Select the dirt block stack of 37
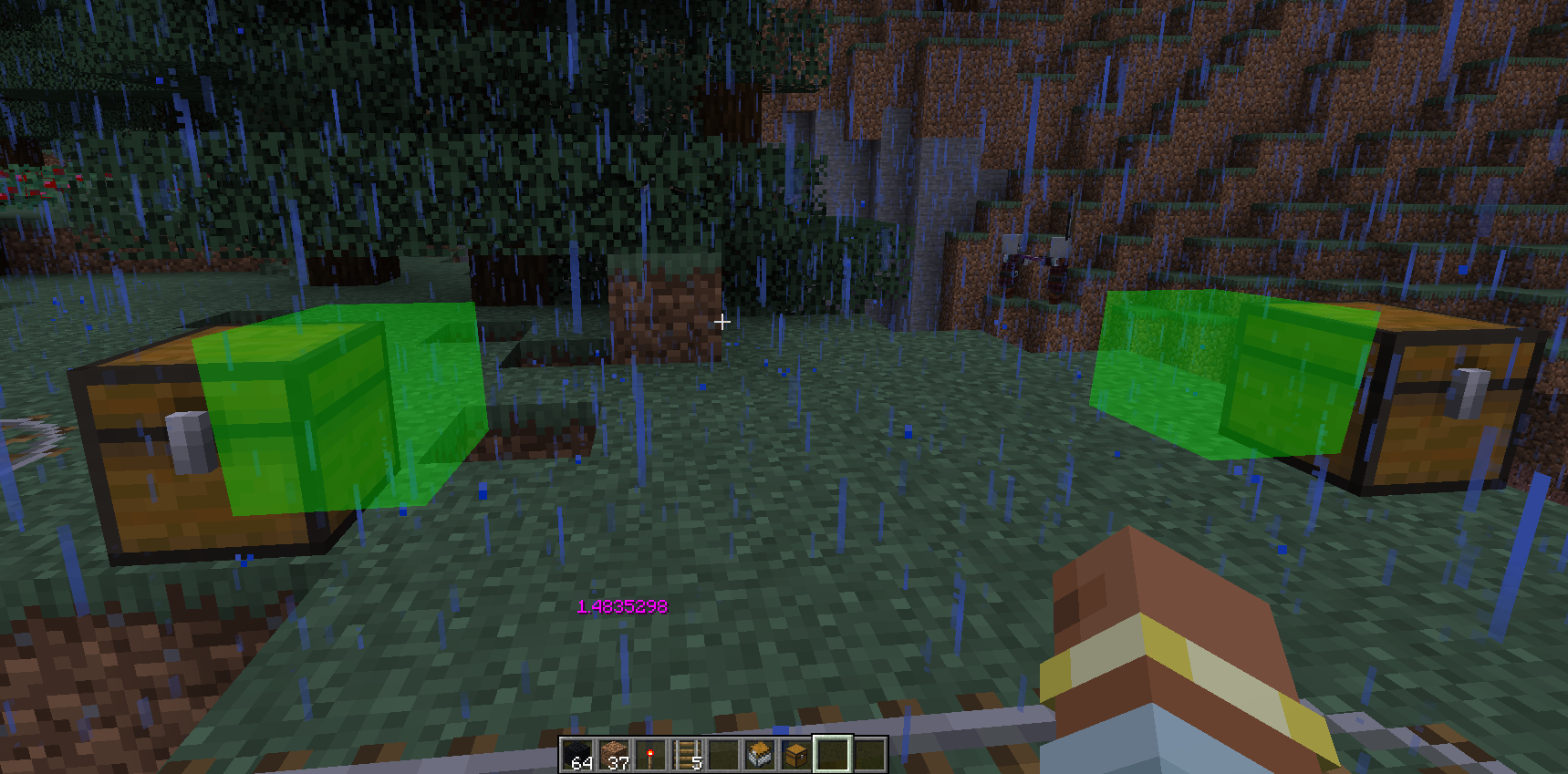 pos(614,755)
